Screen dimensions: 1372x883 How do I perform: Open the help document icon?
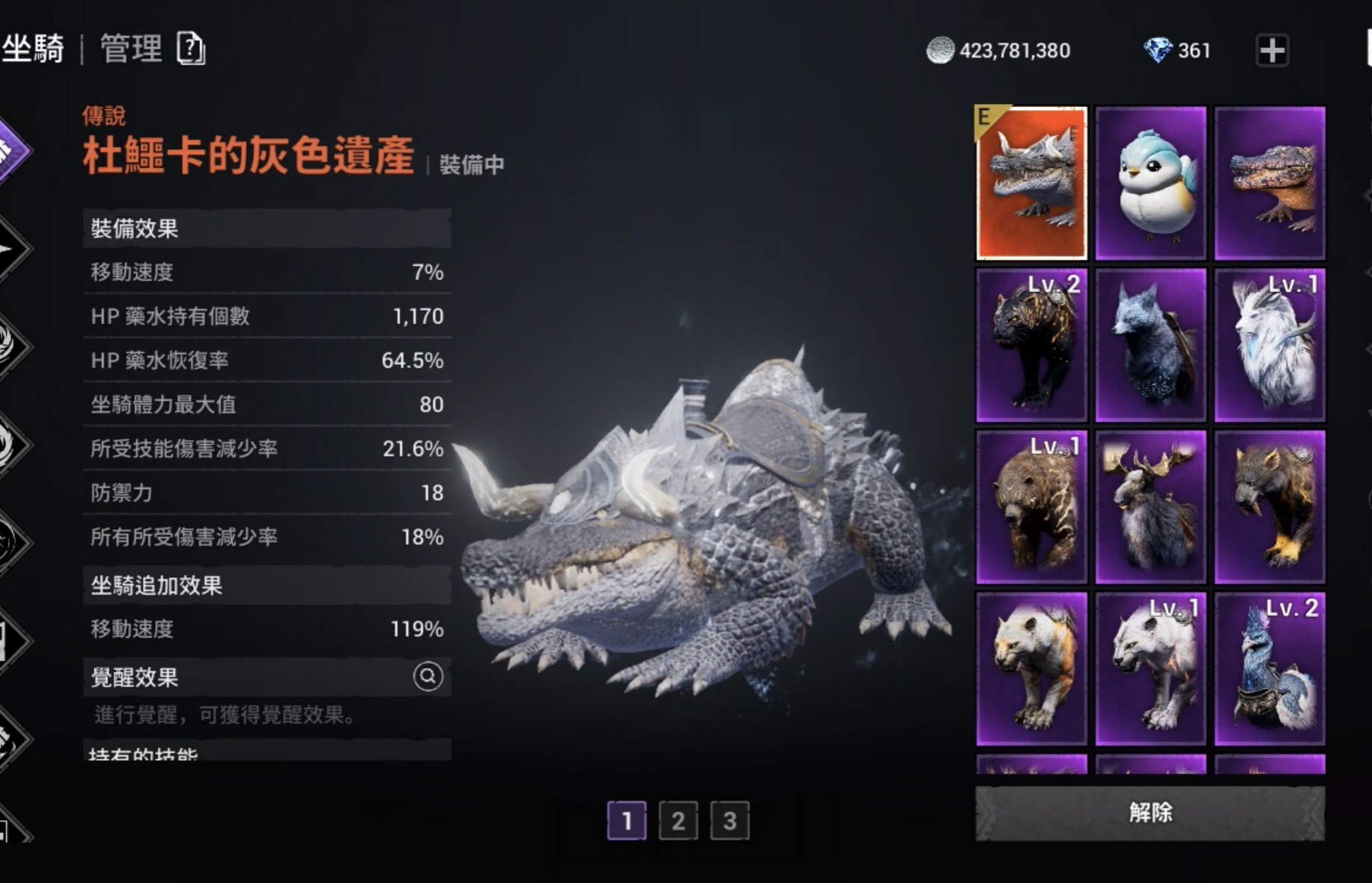pos(191,49)
